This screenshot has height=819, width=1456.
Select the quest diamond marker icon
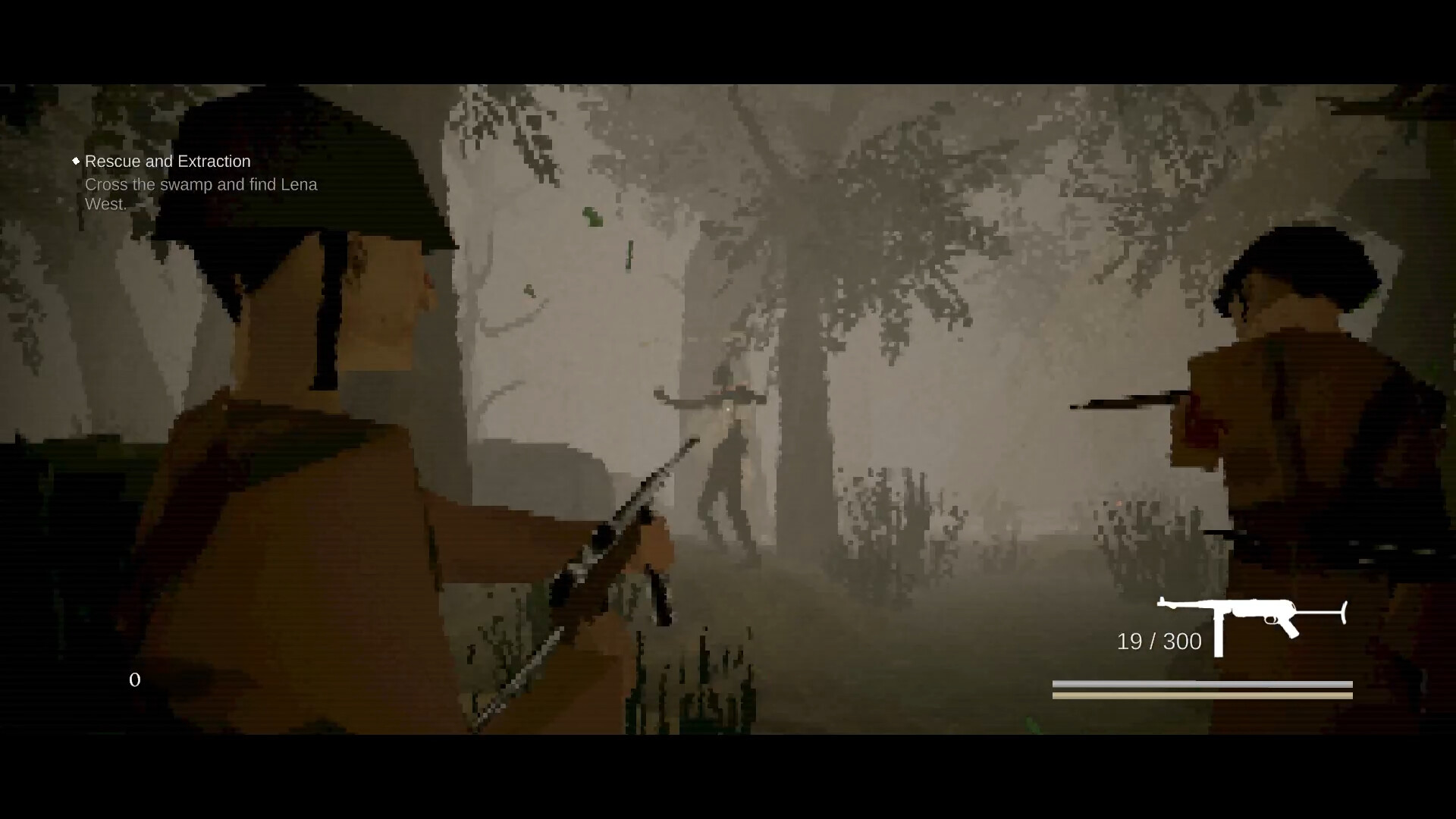coord(76,161)
